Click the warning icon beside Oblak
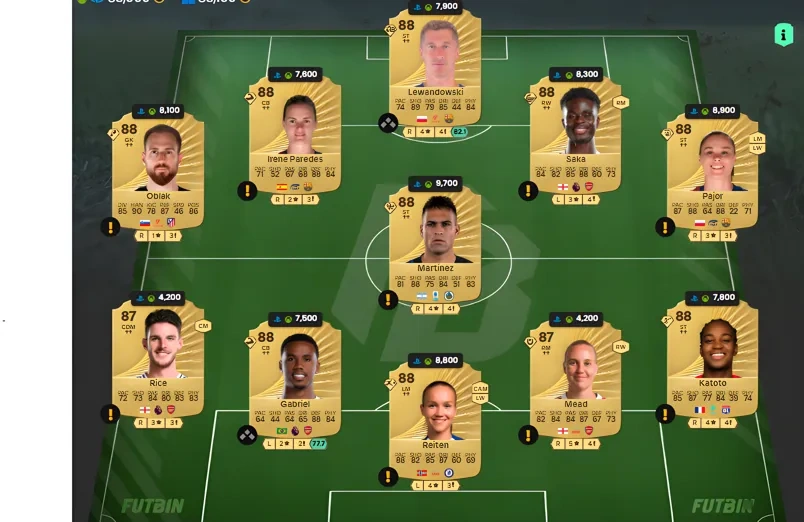 [x=110, y=227]
